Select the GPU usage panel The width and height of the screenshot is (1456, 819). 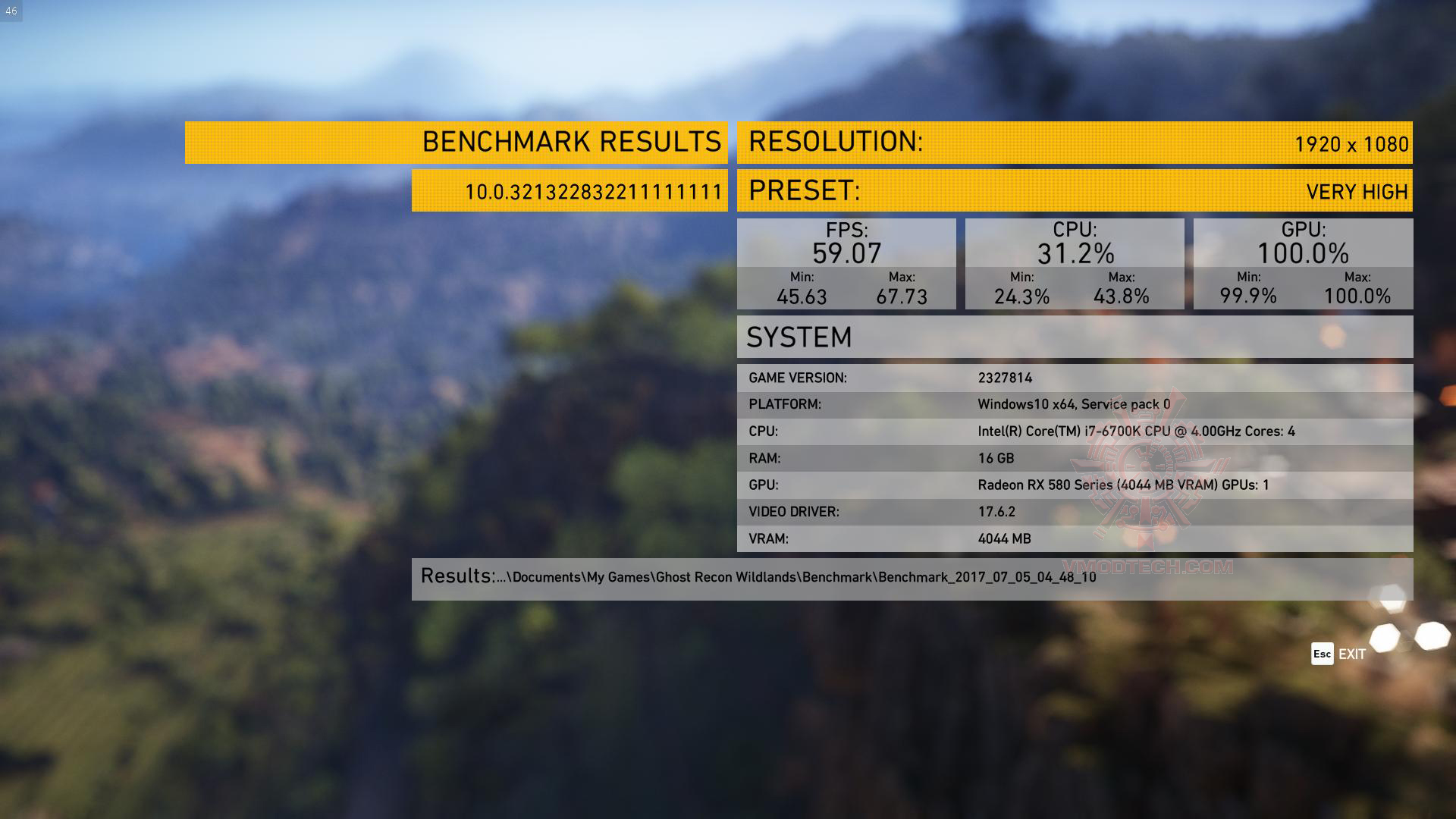pos(1302,264)
